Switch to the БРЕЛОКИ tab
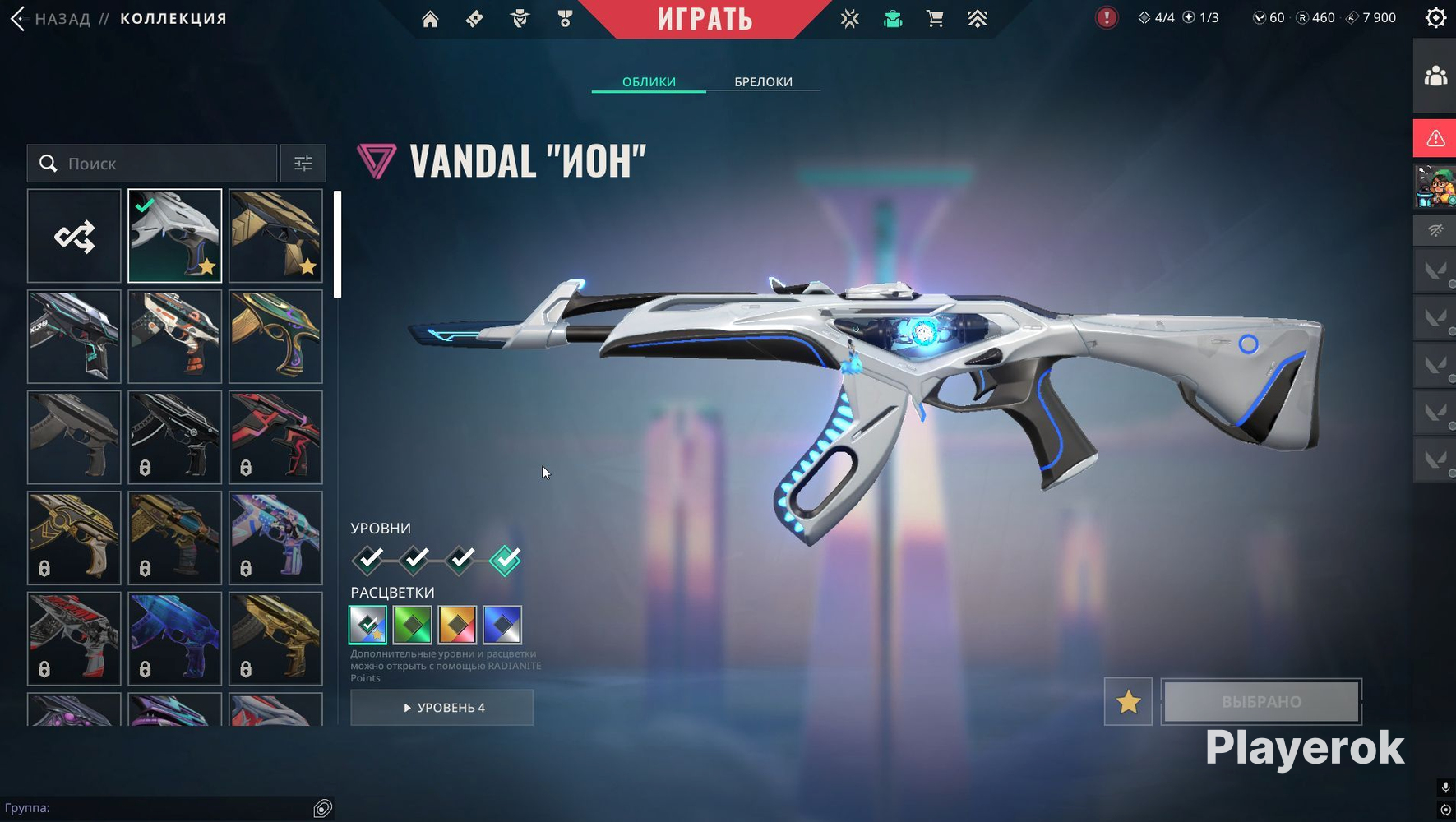This screenshot has height=822, width=1456. click(x=763, y=81)
